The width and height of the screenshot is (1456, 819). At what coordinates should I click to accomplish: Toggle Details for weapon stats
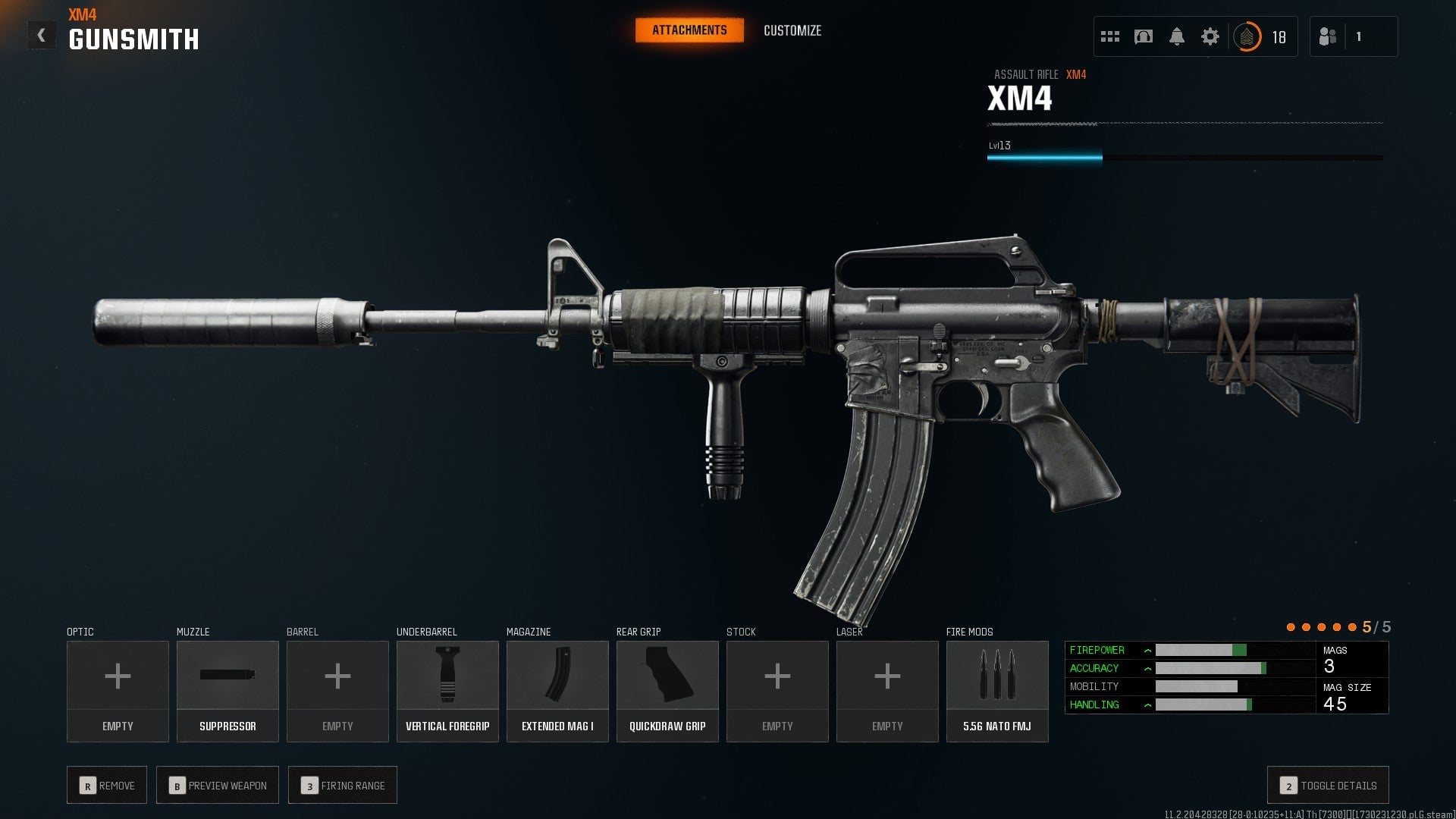click(1327, 785)
